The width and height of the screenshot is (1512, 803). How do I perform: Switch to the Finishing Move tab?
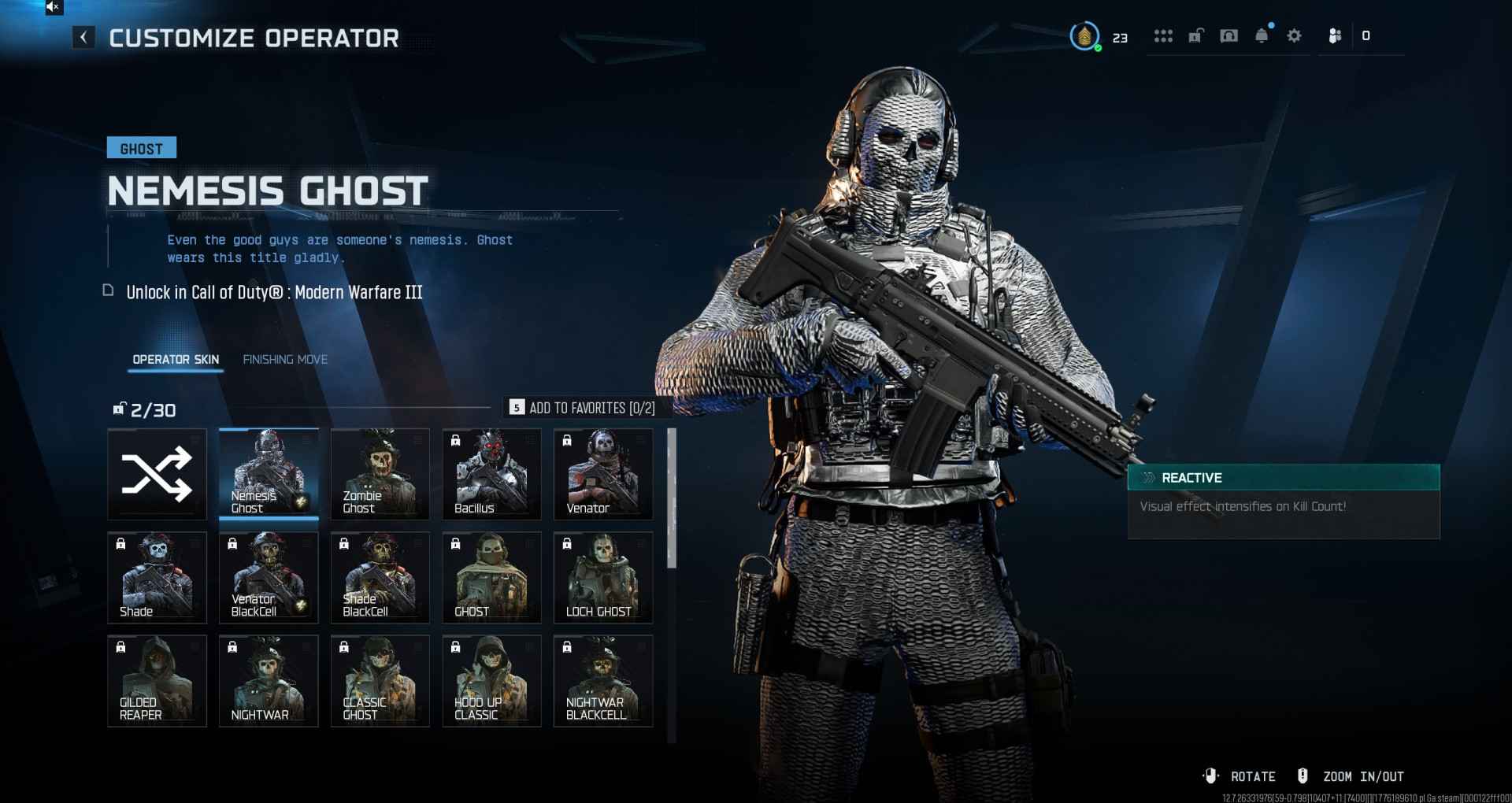285,360
